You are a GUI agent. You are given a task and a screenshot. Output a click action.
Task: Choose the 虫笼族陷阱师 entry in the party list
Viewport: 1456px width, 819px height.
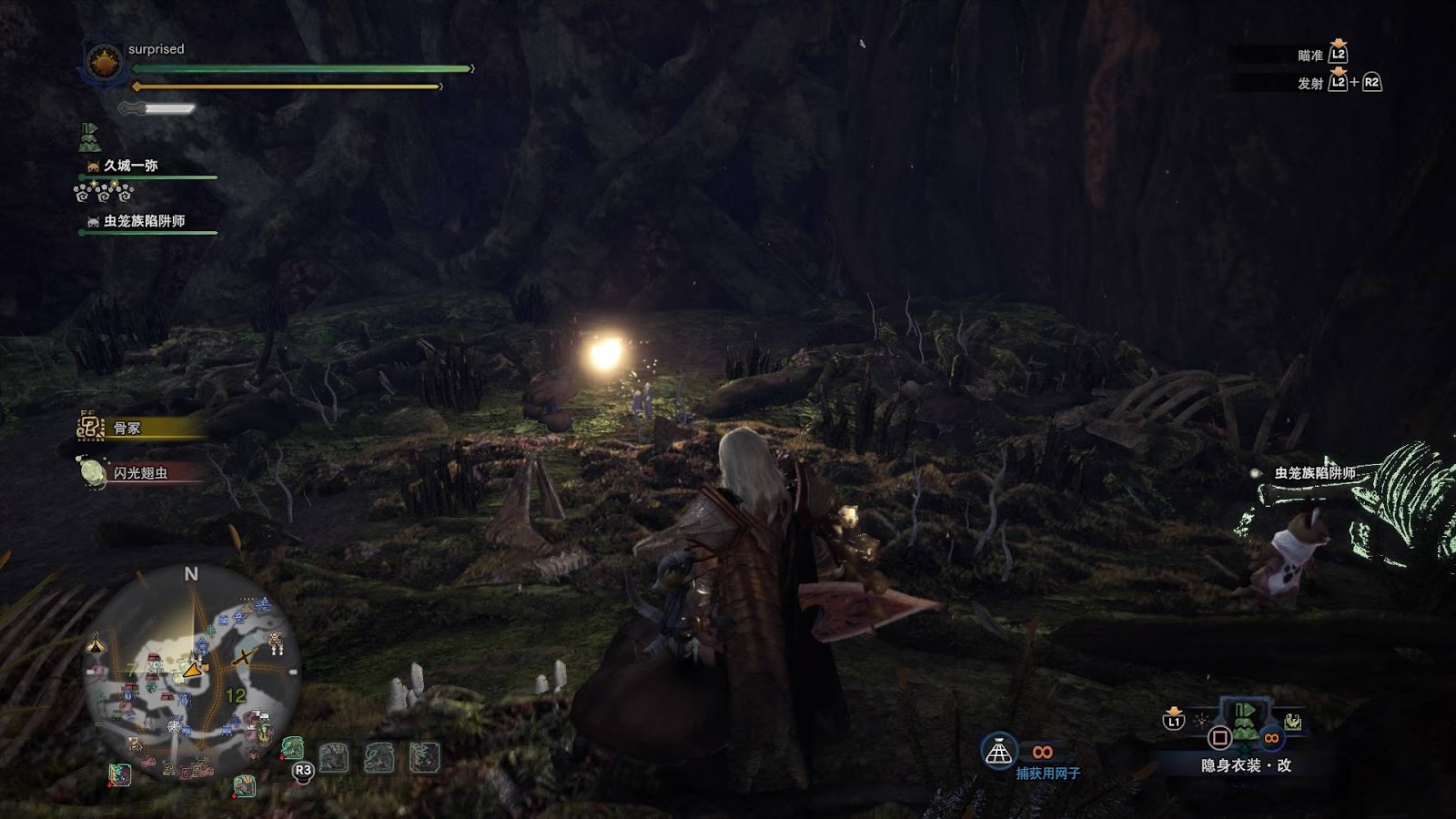point(143,221)
